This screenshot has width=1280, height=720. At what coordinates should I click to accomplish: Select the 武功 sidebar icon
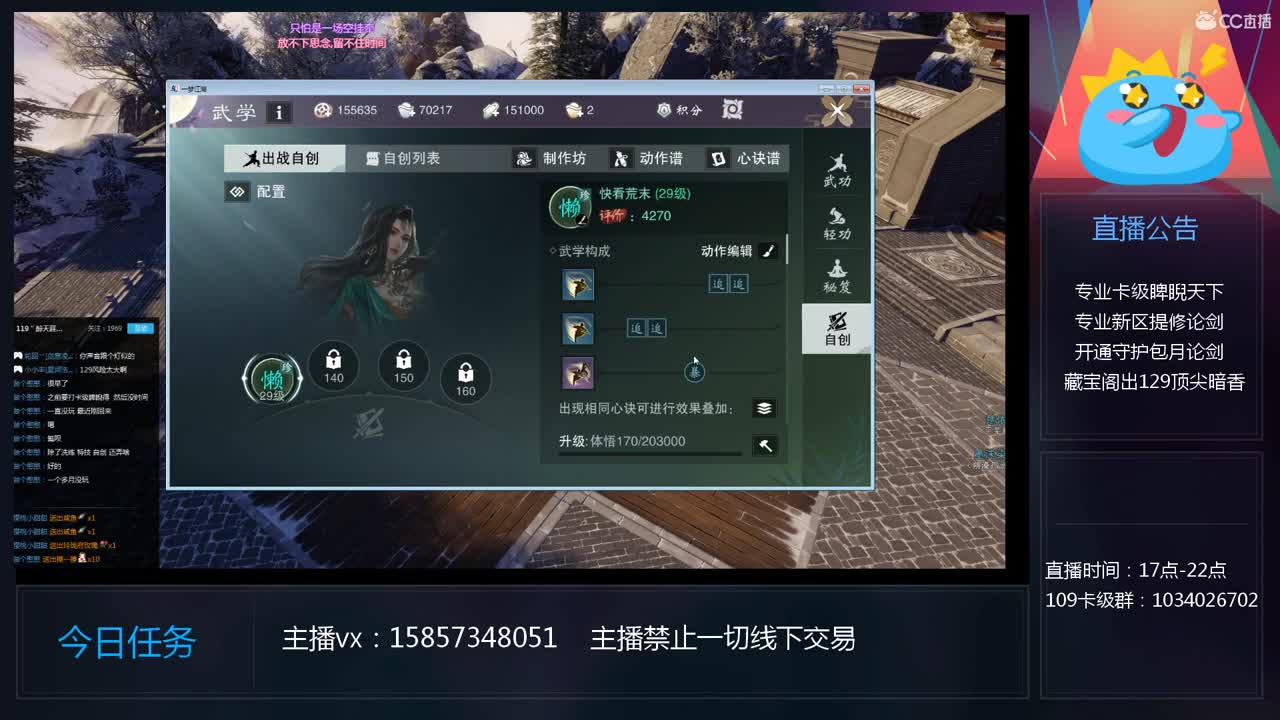pos(838,172)
